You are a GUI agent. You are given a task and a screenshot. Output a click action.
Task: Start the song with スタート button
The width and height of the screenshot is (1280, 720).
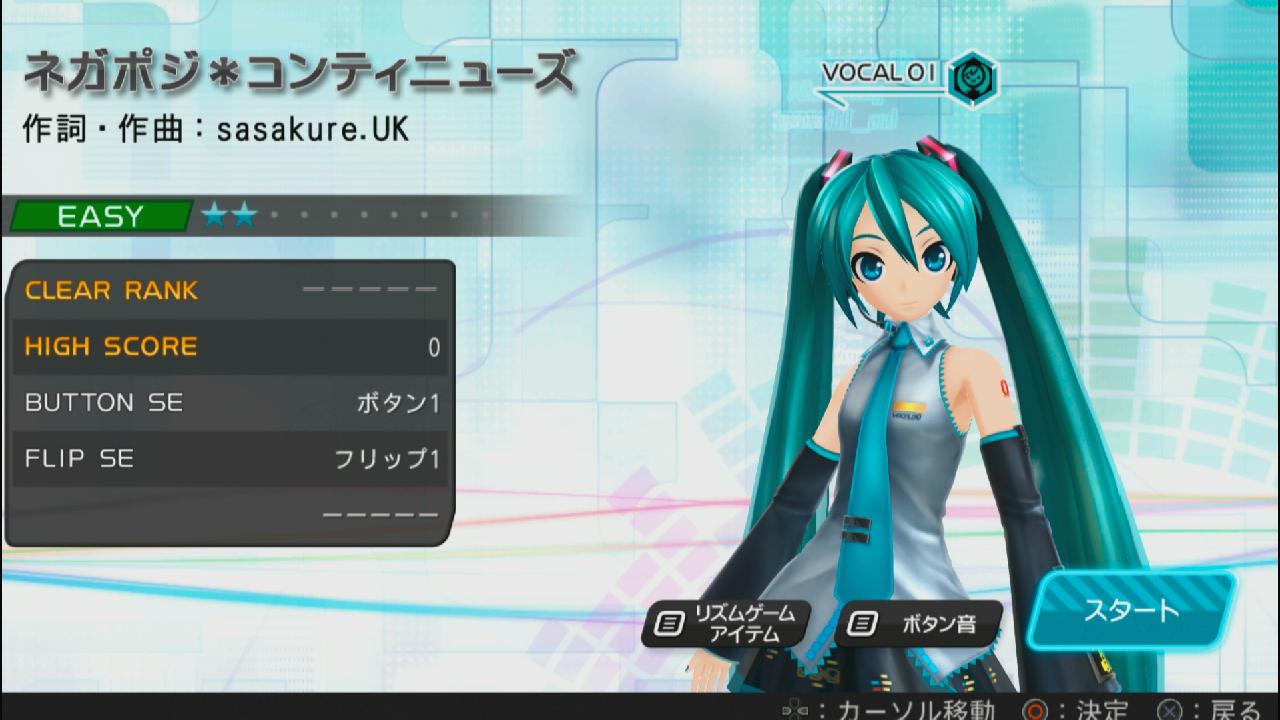click(x=1131, y=609)
